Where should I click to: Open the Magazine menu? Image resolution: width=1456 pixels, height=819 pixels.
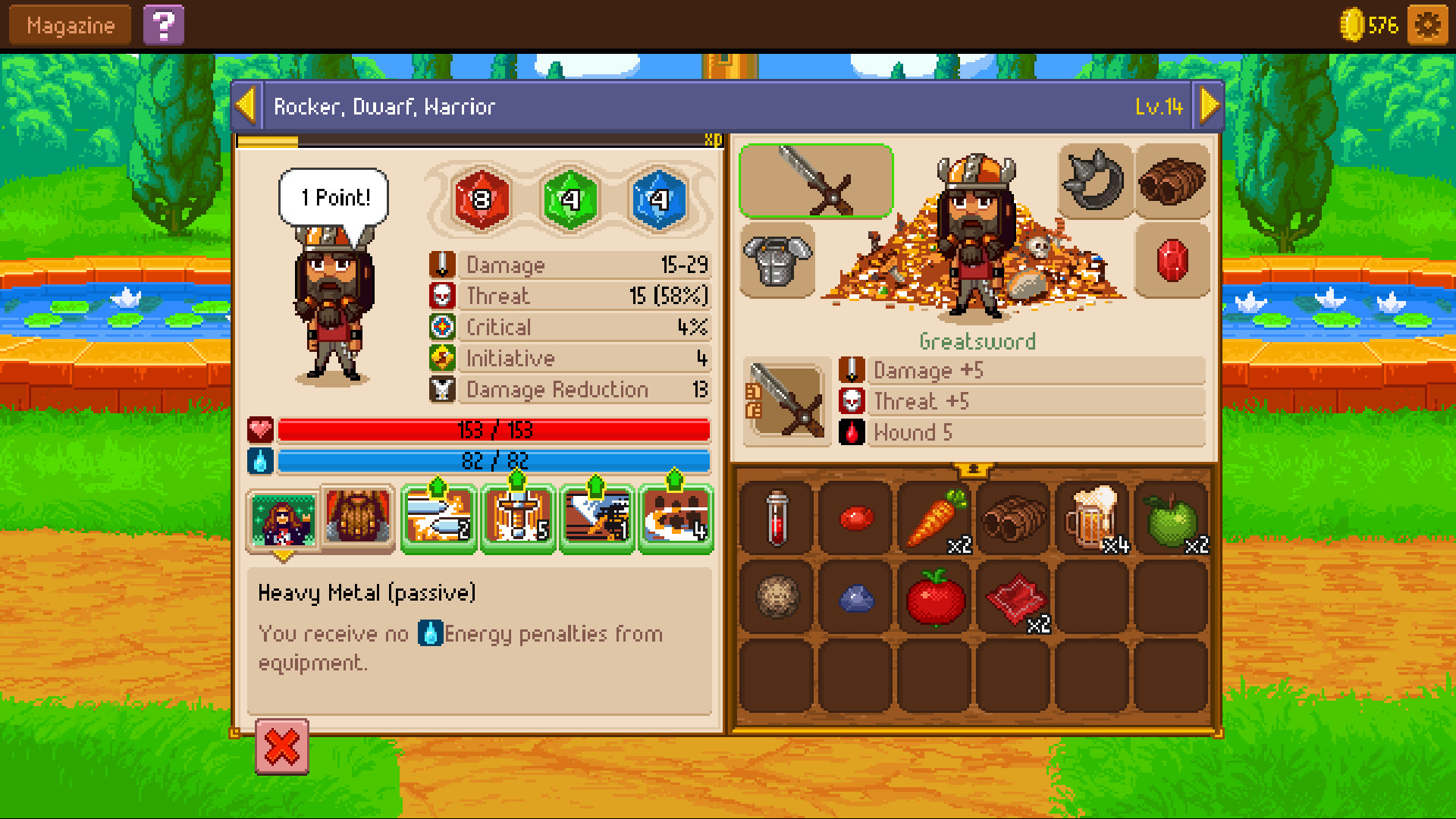click(68, 24)
